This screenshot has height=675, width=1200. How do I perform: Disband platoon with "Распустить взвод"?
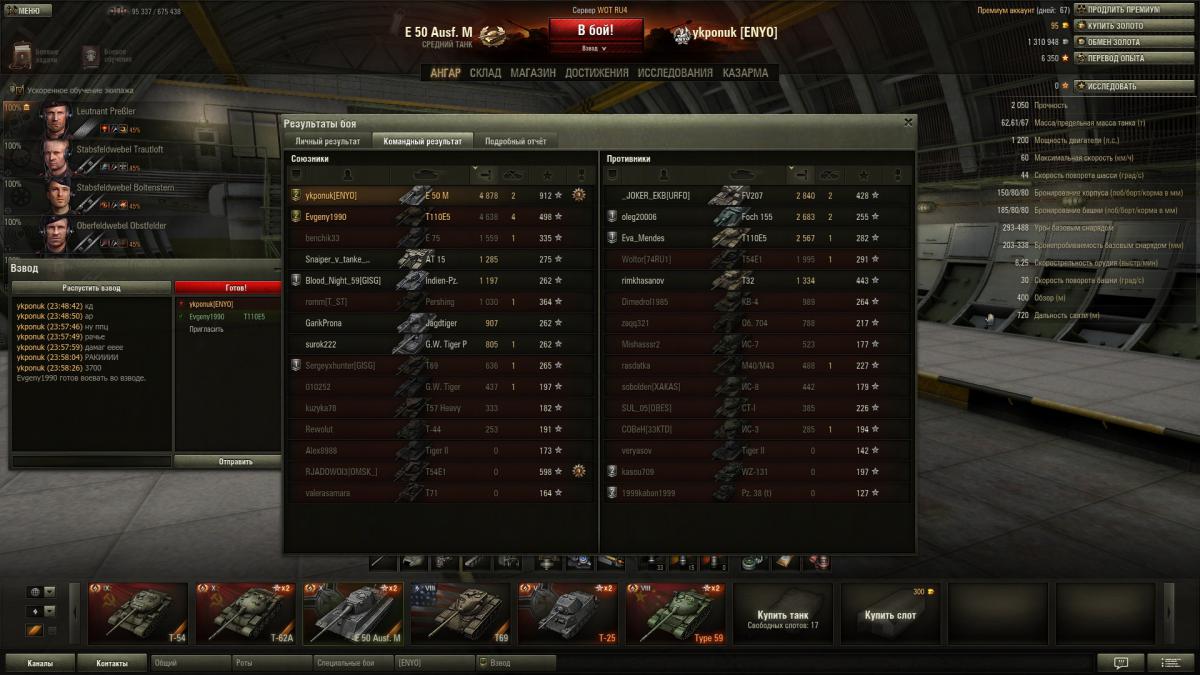point(91,287)
